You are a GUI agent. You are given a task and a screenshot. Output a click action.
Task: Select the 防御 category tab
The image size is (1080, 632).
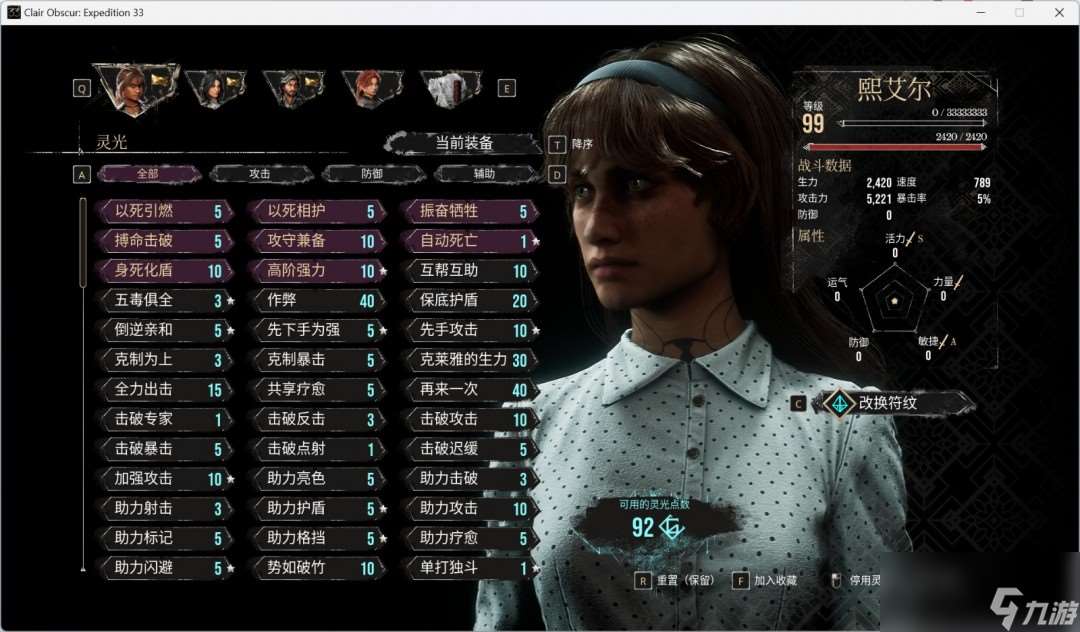(372, 174)
